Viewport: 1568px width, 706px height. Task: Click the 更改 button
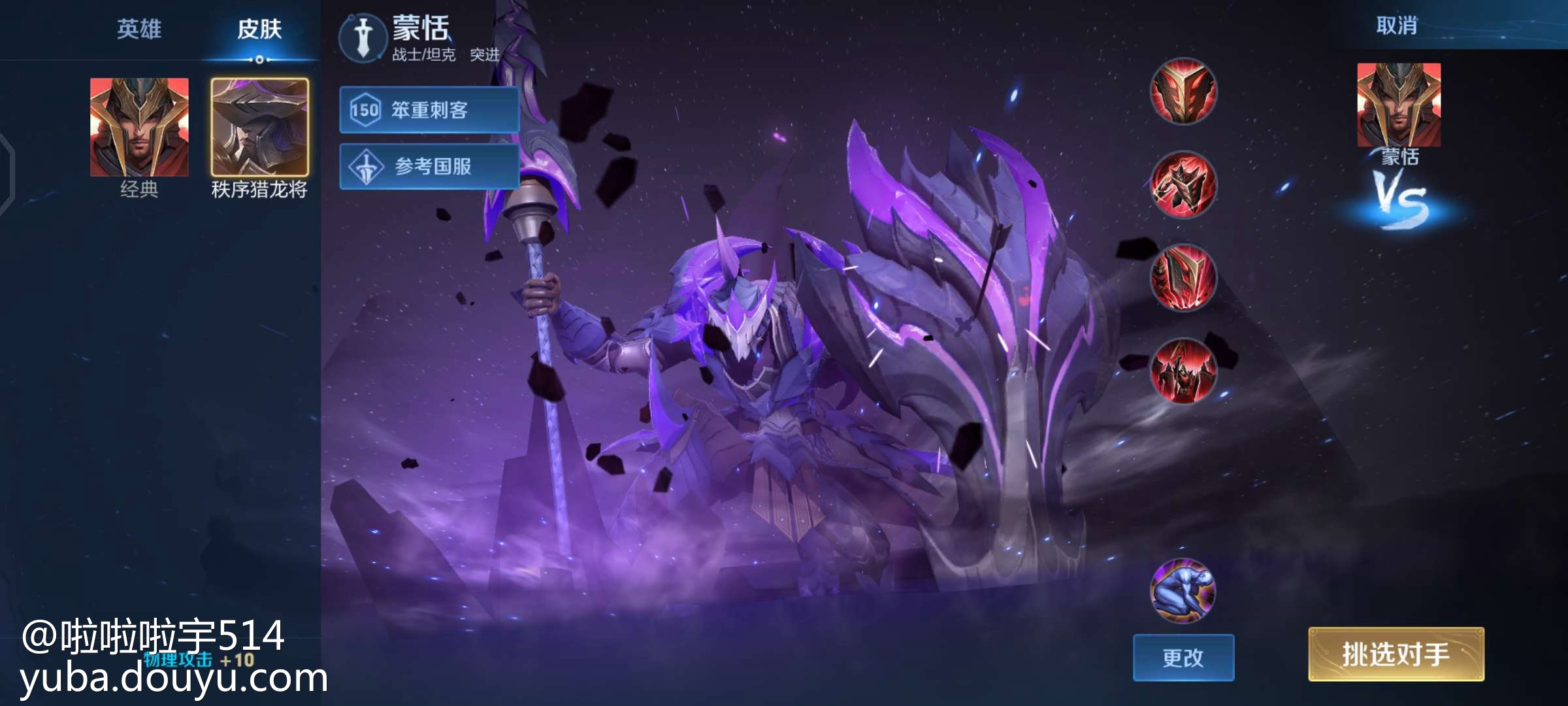[x=1183, y=658]
